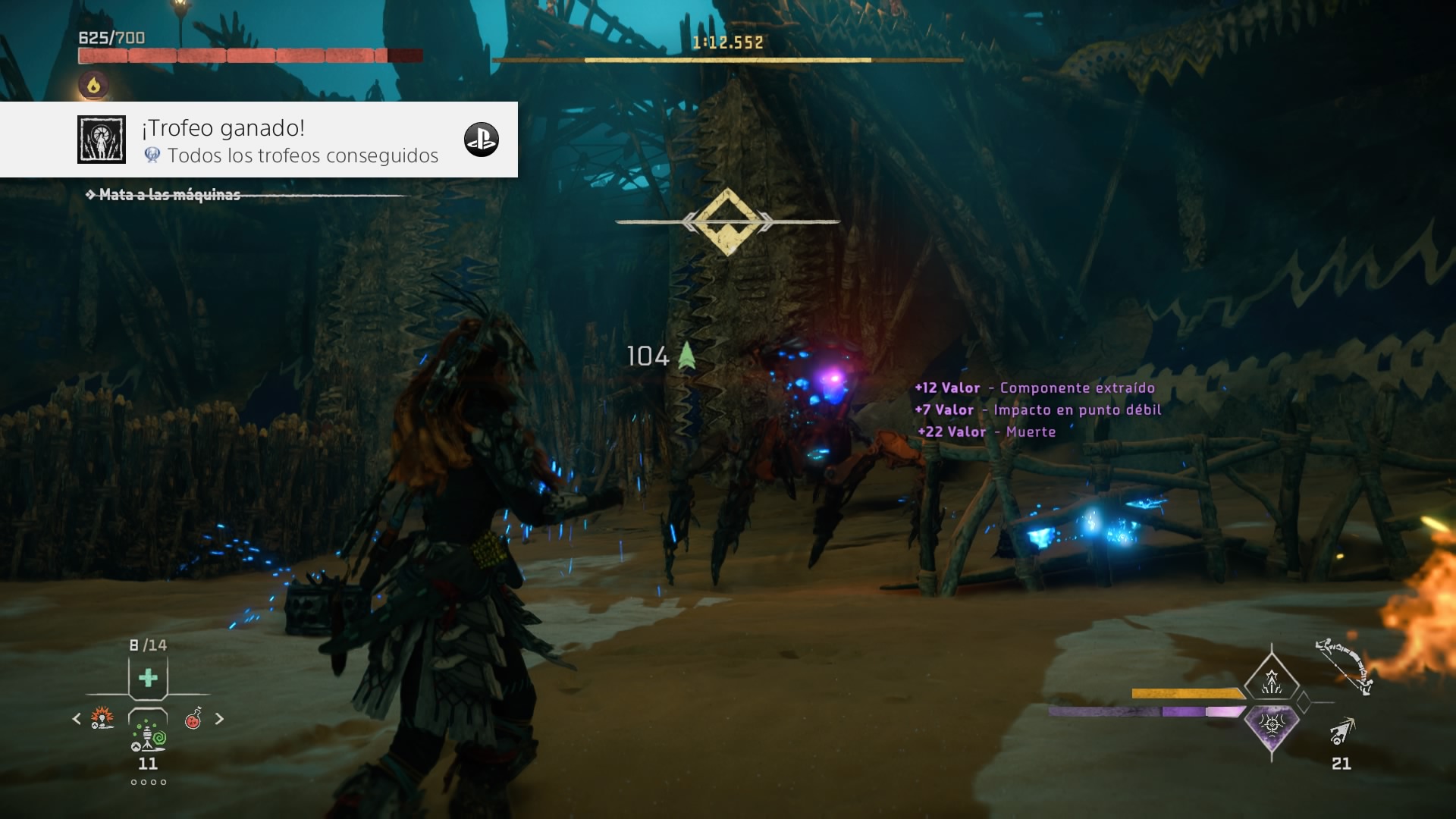Choose the red potion flask tool

pyautogui.click(x=193, y=717)
